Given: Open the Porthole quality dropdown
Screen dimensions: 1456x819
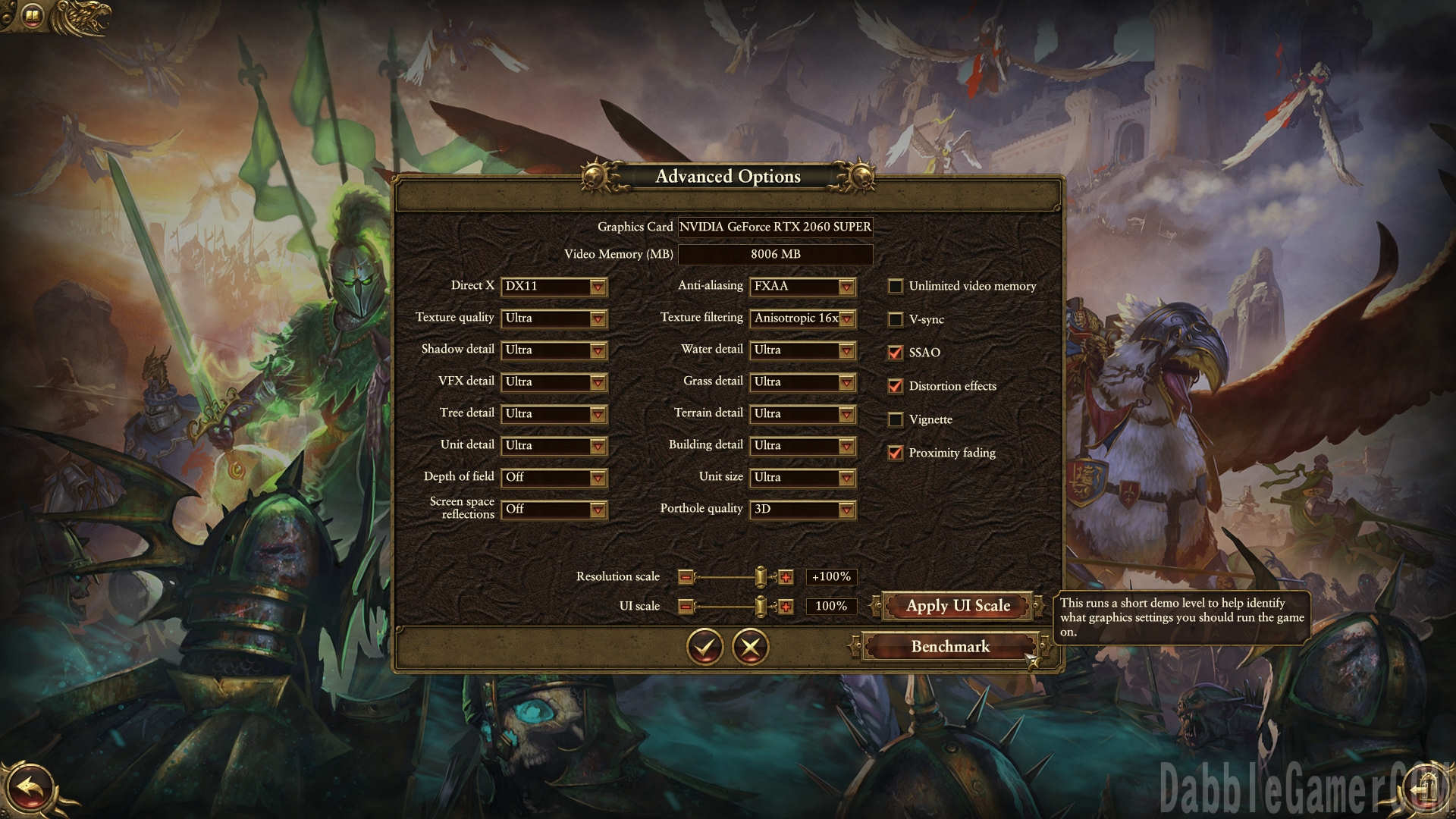Looking at the screenshot, I should pos(802,510).
